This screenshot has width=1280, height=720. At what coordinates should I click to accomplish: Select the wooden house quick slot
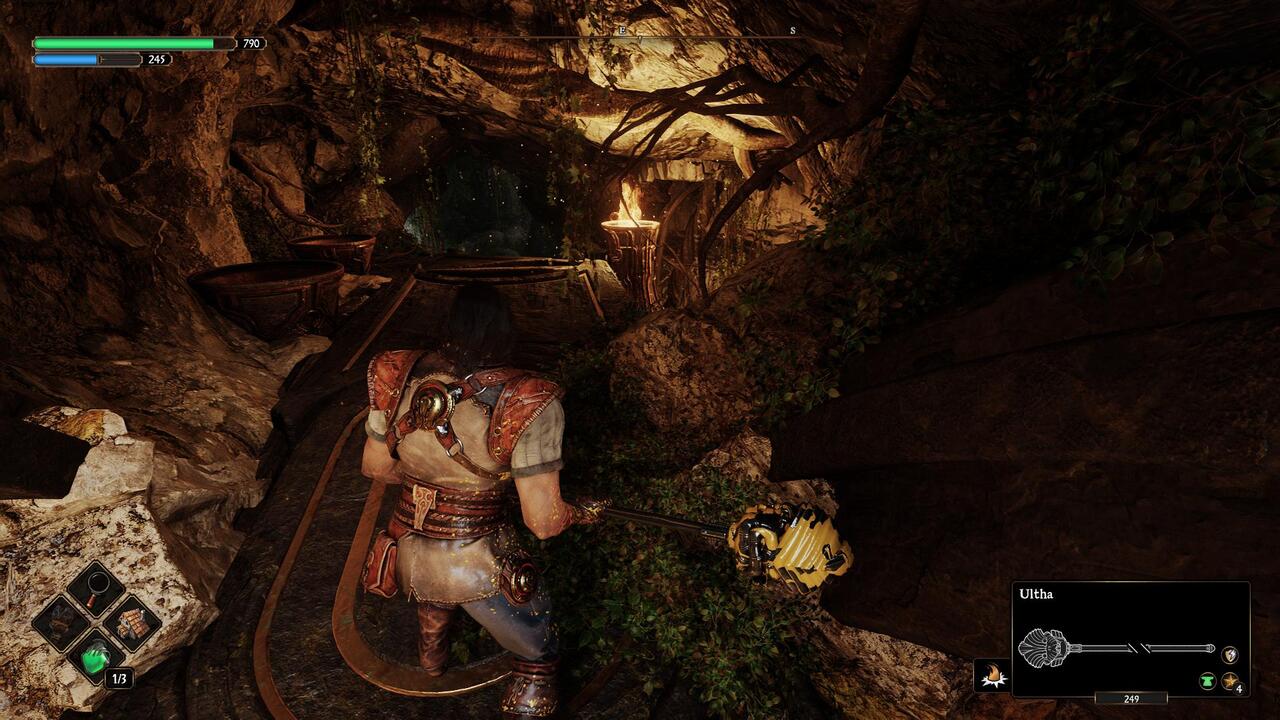[x=131, y=623]
